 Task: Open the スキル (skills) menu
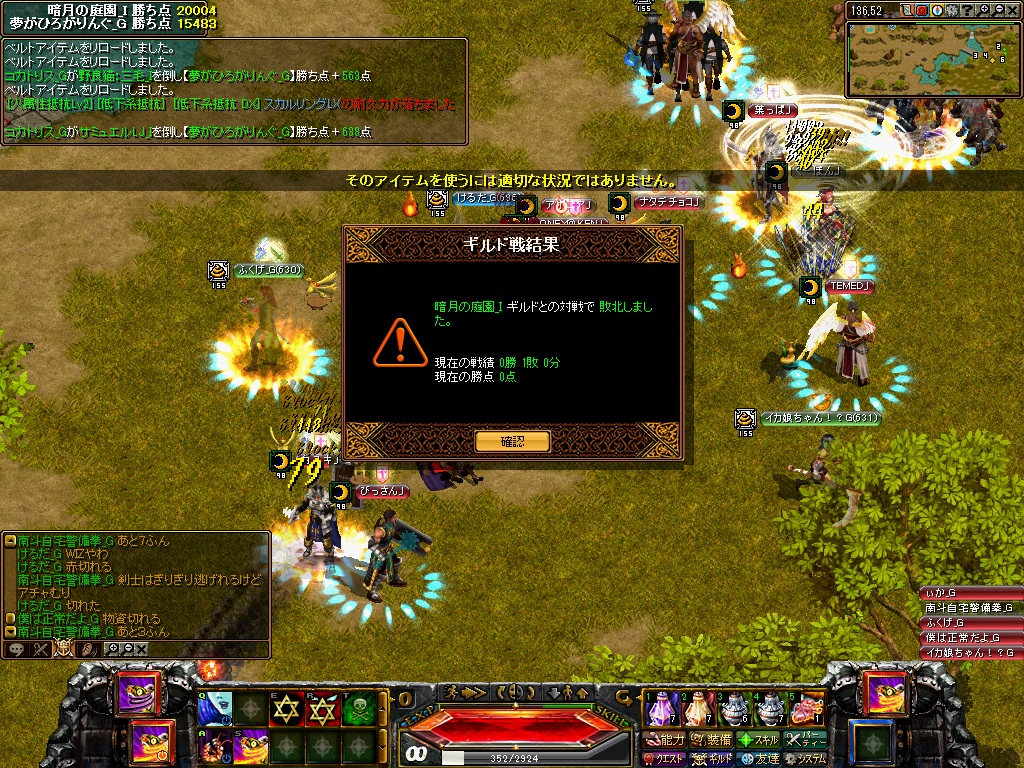coord(758,740)
